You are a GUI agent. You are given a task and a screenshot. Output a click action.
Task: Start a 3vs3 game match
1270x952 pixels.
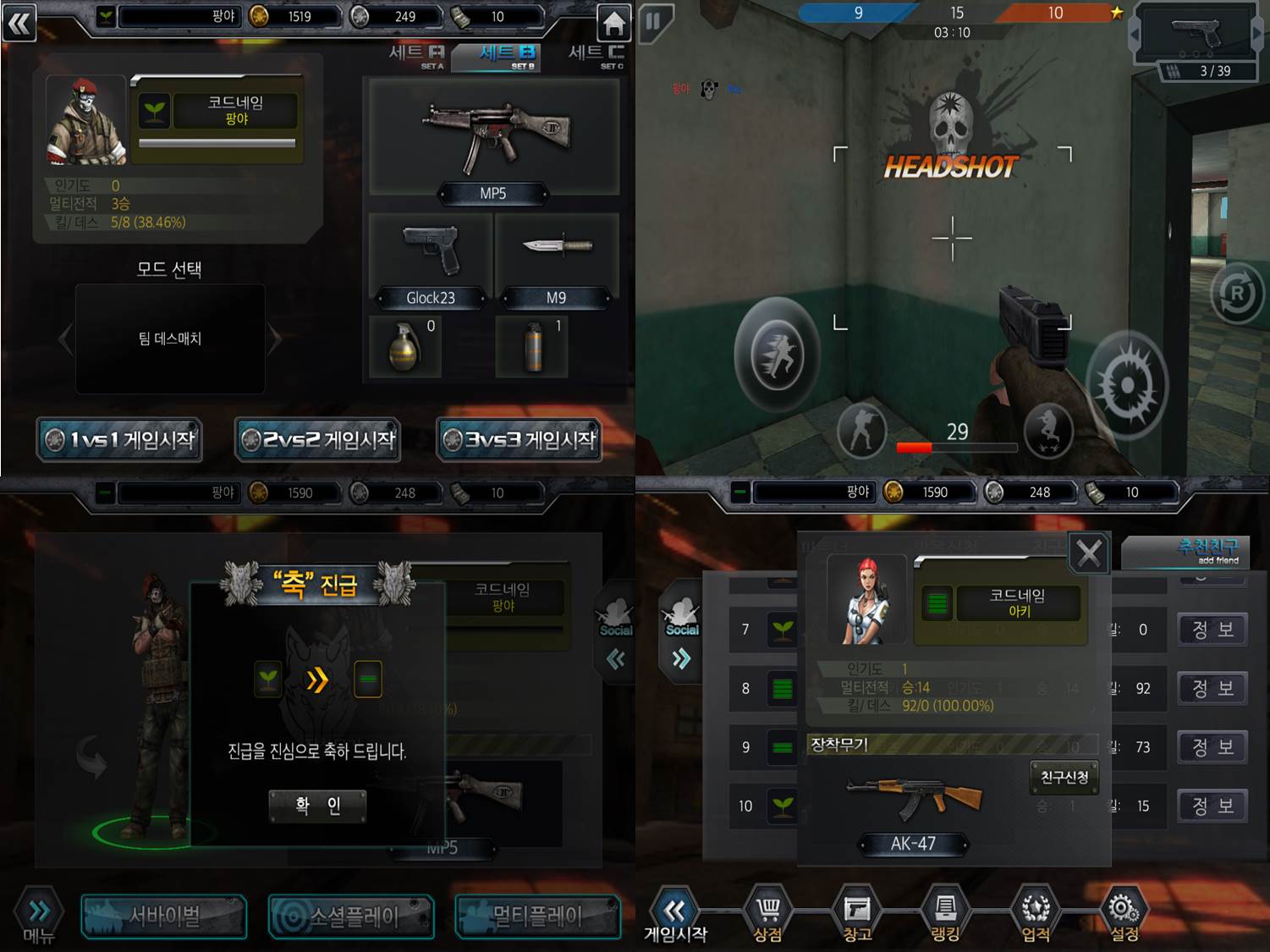pos(520,440)
